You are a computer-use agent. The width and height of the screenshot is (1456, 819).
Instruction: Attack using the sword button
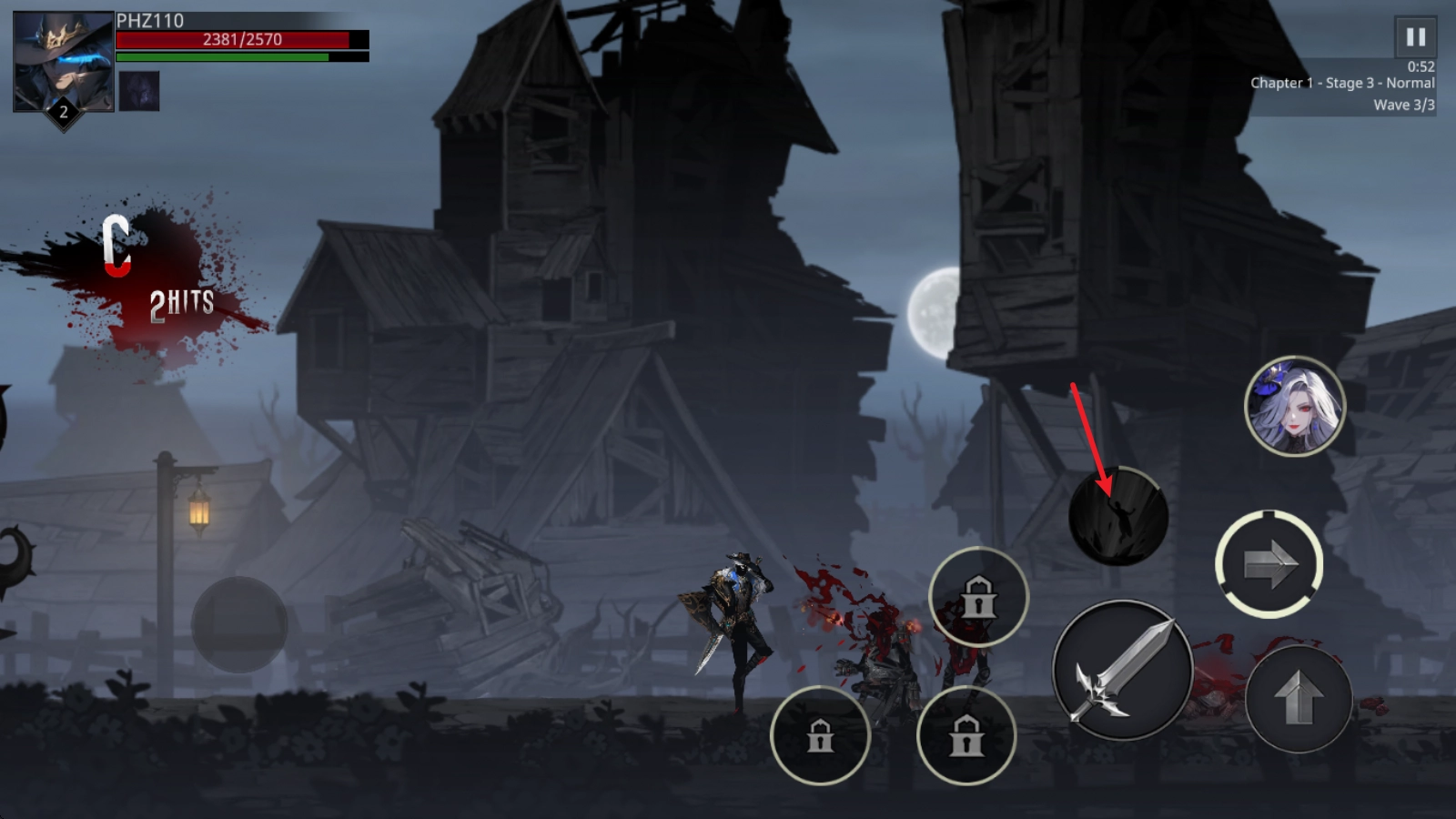(x=1122, y=671)
